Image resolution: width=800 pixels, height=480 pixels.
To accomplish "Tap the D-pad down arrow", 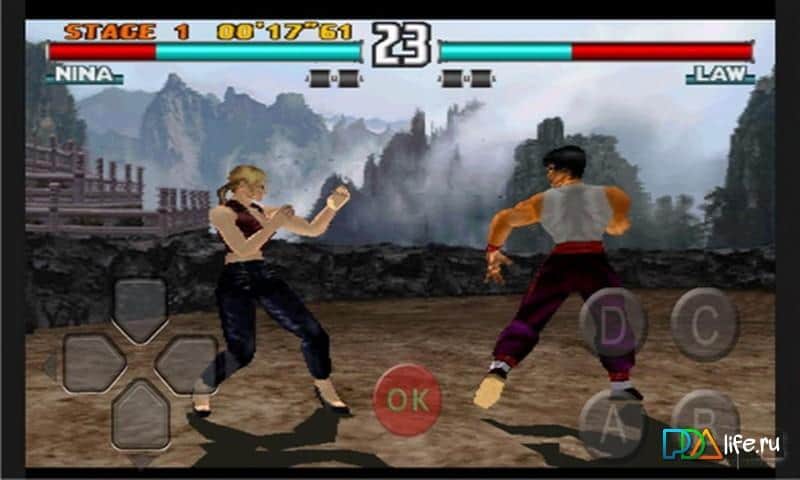I will tap(139, 413).
